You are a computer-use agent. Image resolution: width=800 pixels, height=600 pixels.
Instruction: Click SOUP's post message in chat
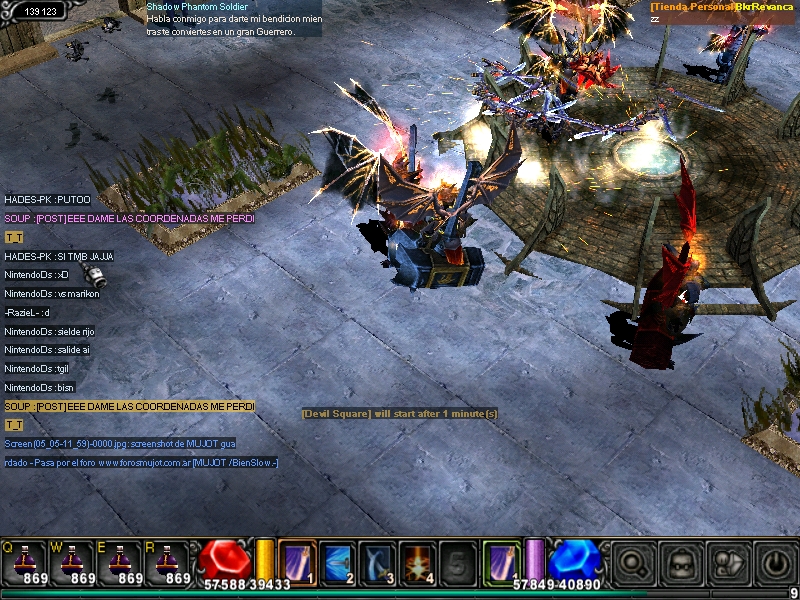129,219
